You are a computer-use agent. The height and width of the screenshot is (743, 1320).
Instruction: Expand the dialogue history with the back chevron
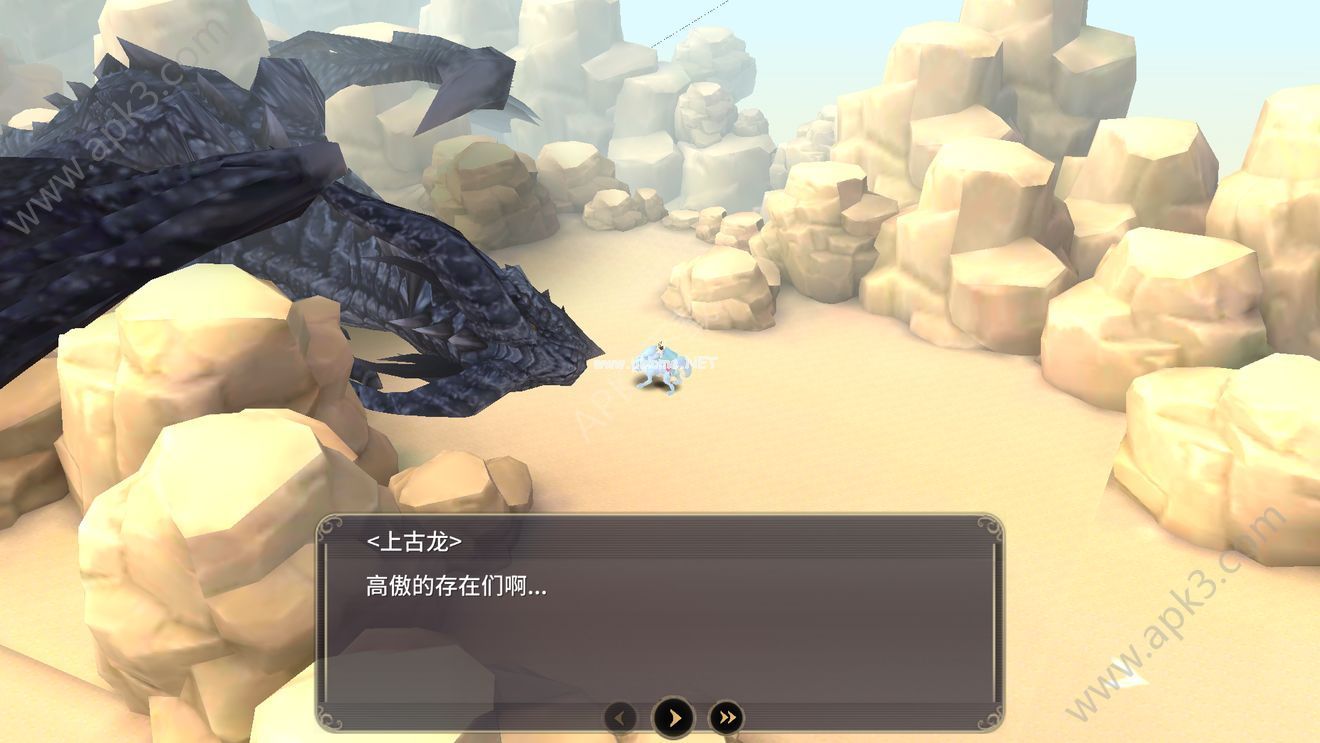point(621,716)
